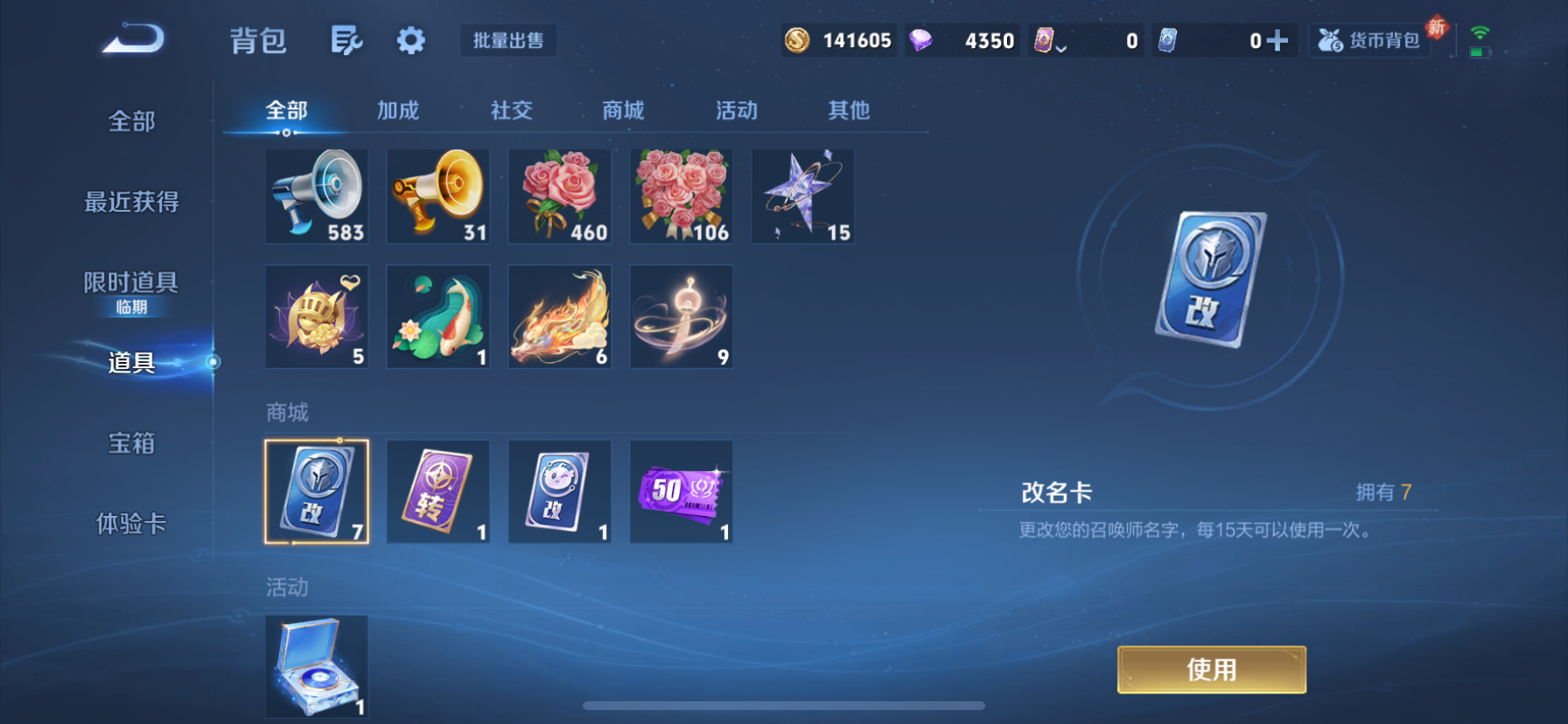The height and width of the screenshot is (724, 1568).
Task: Select the blue megaphone item with count 583
Action: (x=317, y=196)
